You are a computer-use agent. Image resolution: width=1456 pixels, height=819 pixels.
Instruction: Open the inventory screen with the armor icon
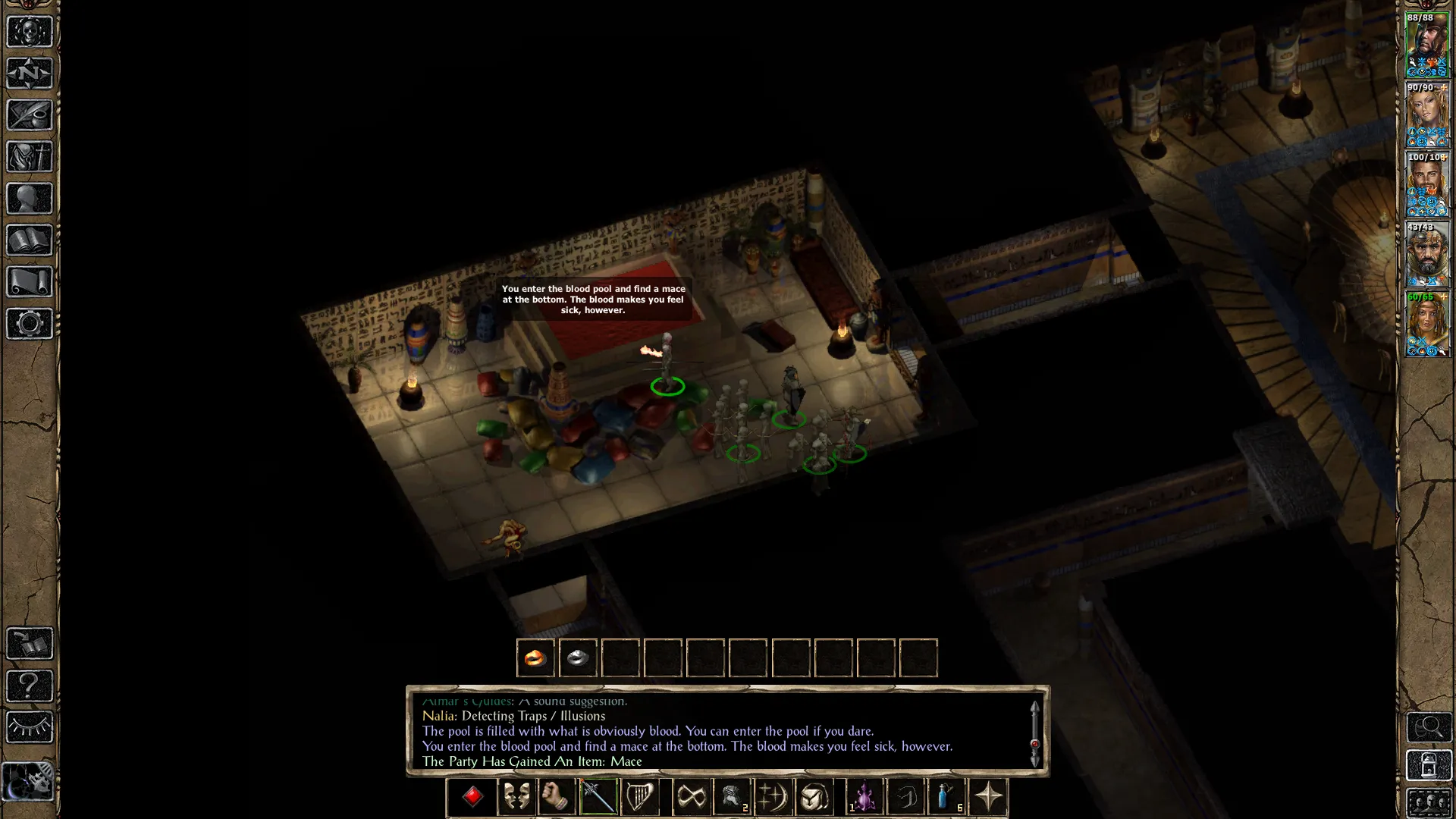30,157
